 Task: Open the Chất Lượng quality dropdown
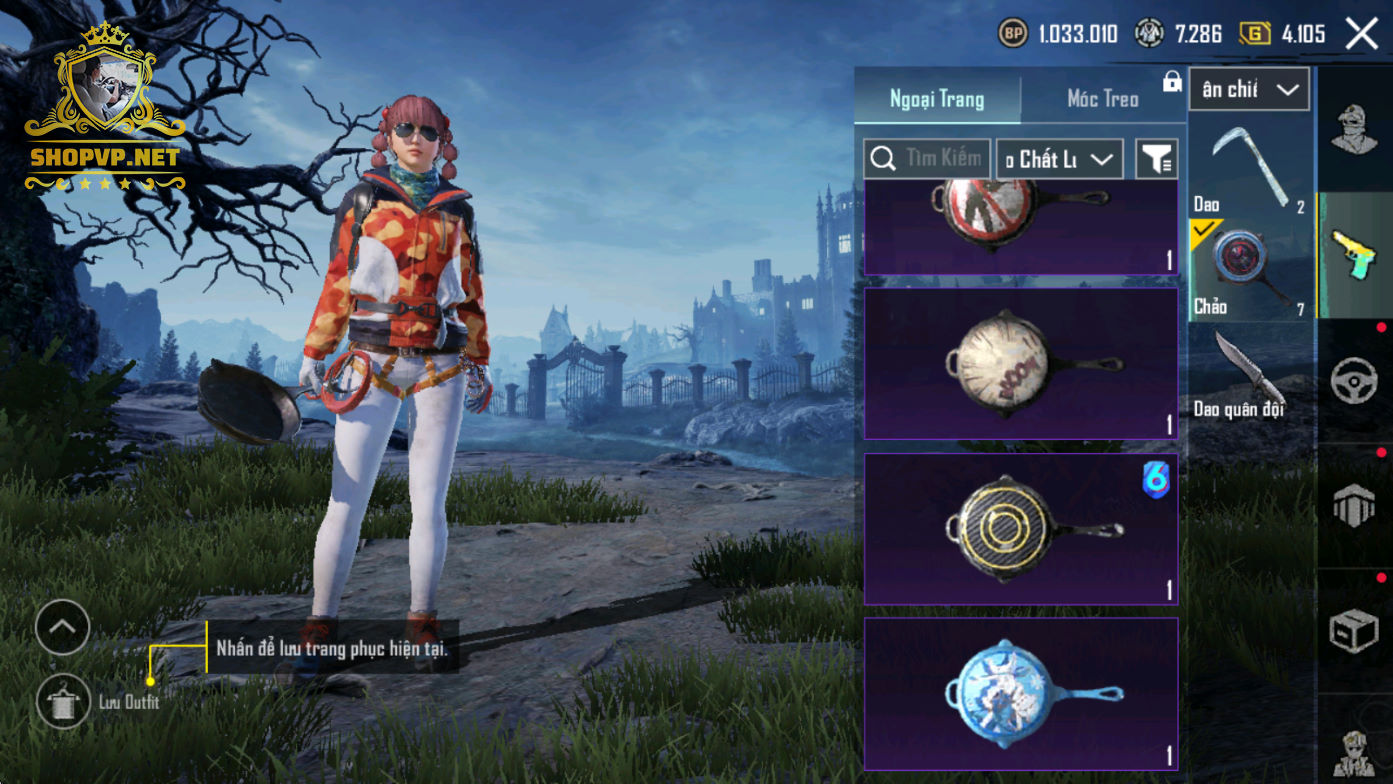pos(1059,159)
